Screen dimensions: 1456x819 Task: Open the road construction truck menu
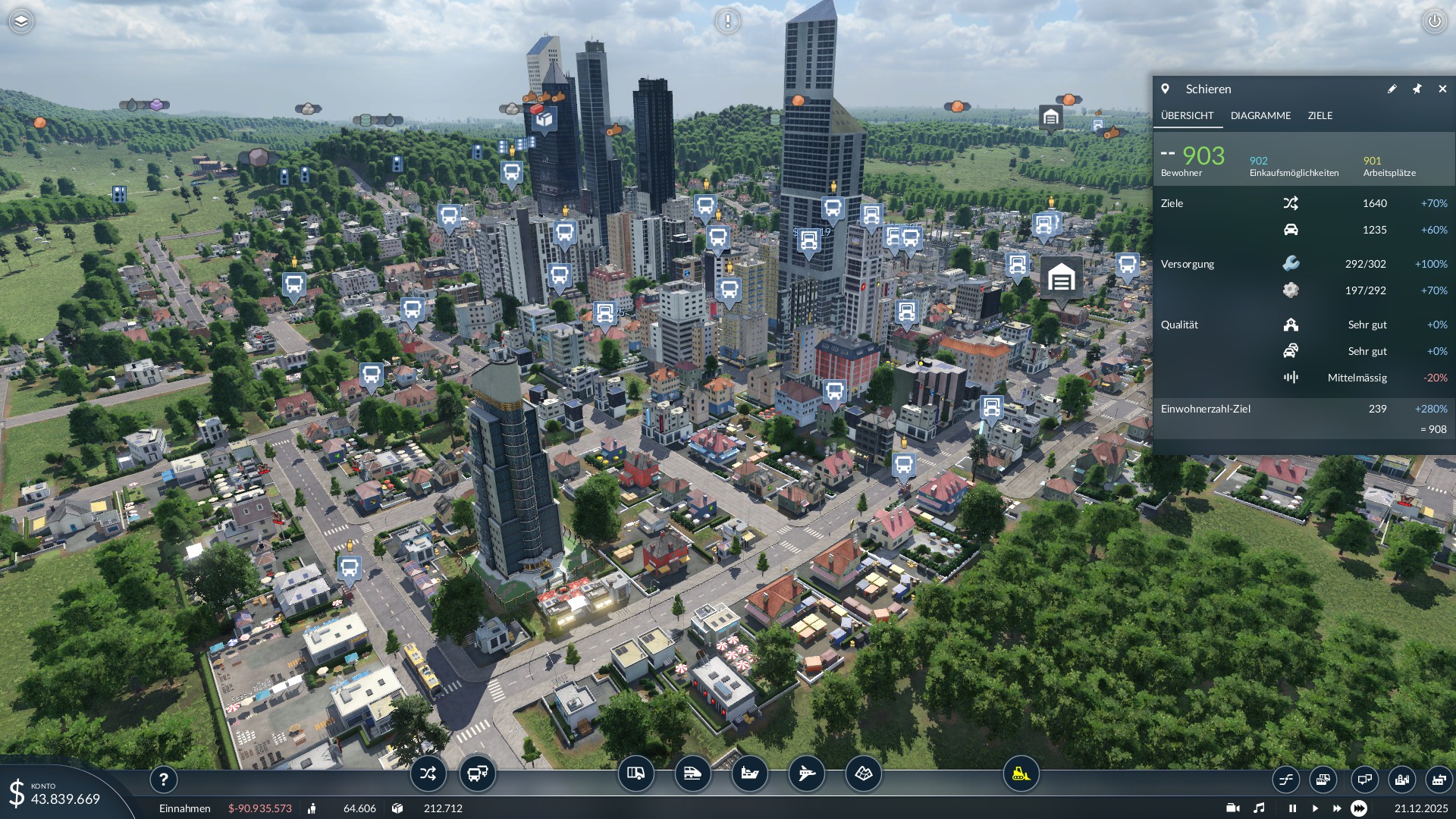(635, 773)
